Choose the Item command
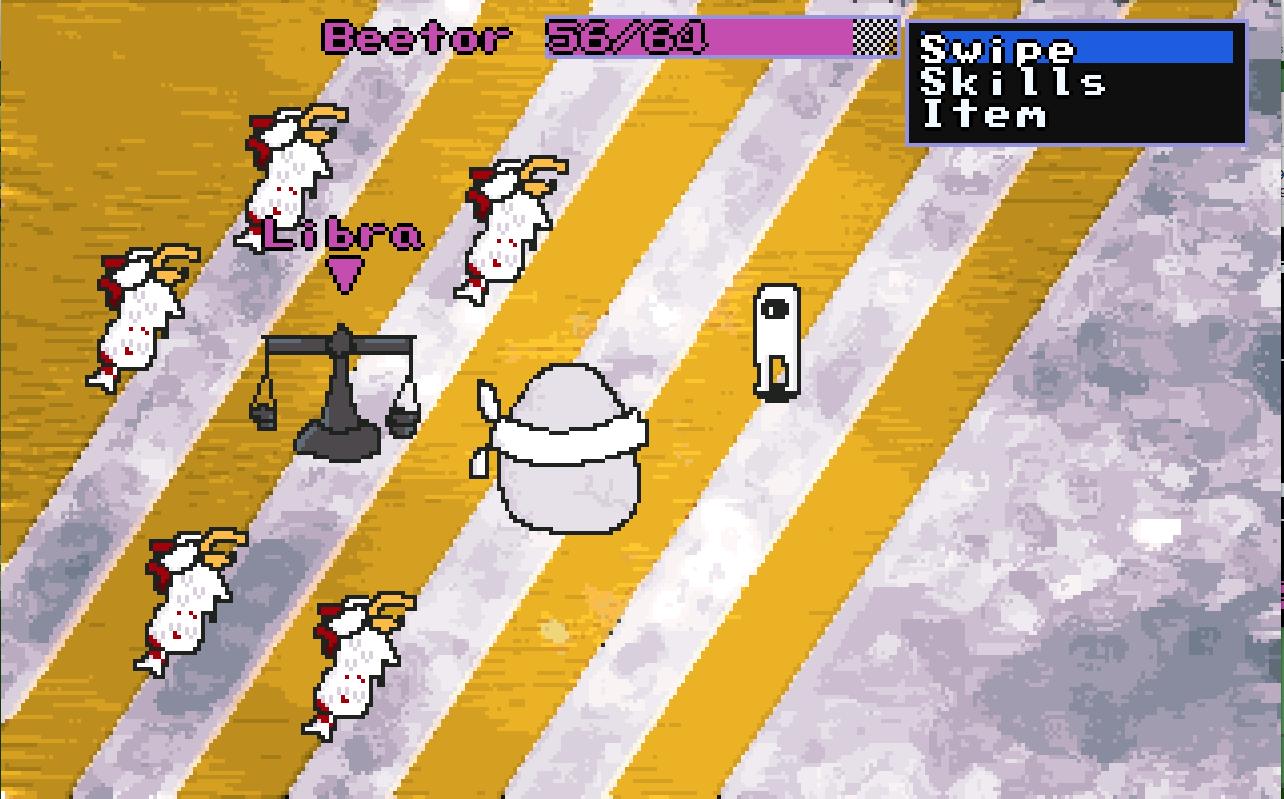Viewport: 1284px width, 799px height. pyautogui.click(x=985, y=115)
